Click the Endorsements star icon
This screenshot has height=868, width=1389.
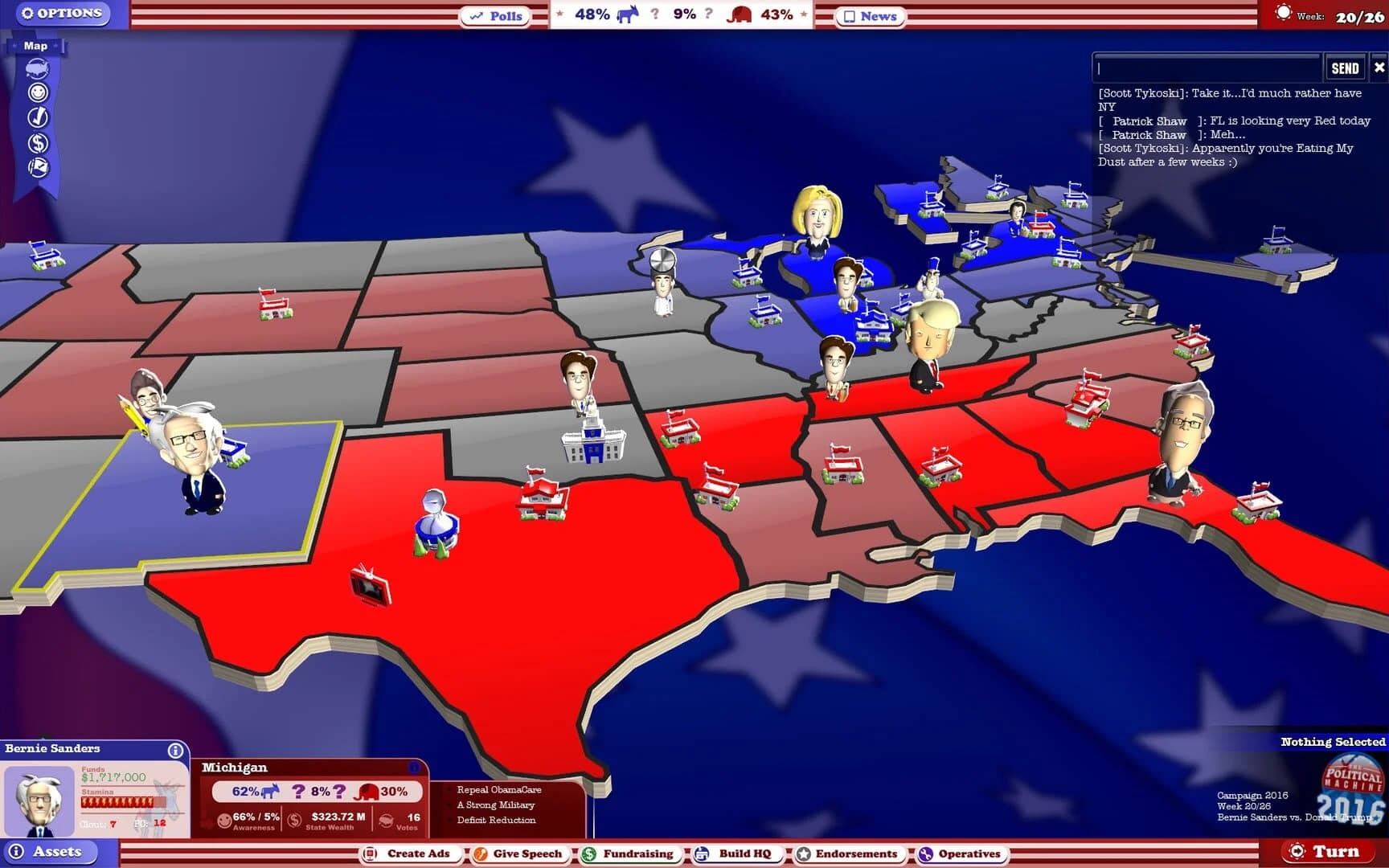tap(802, 854)
